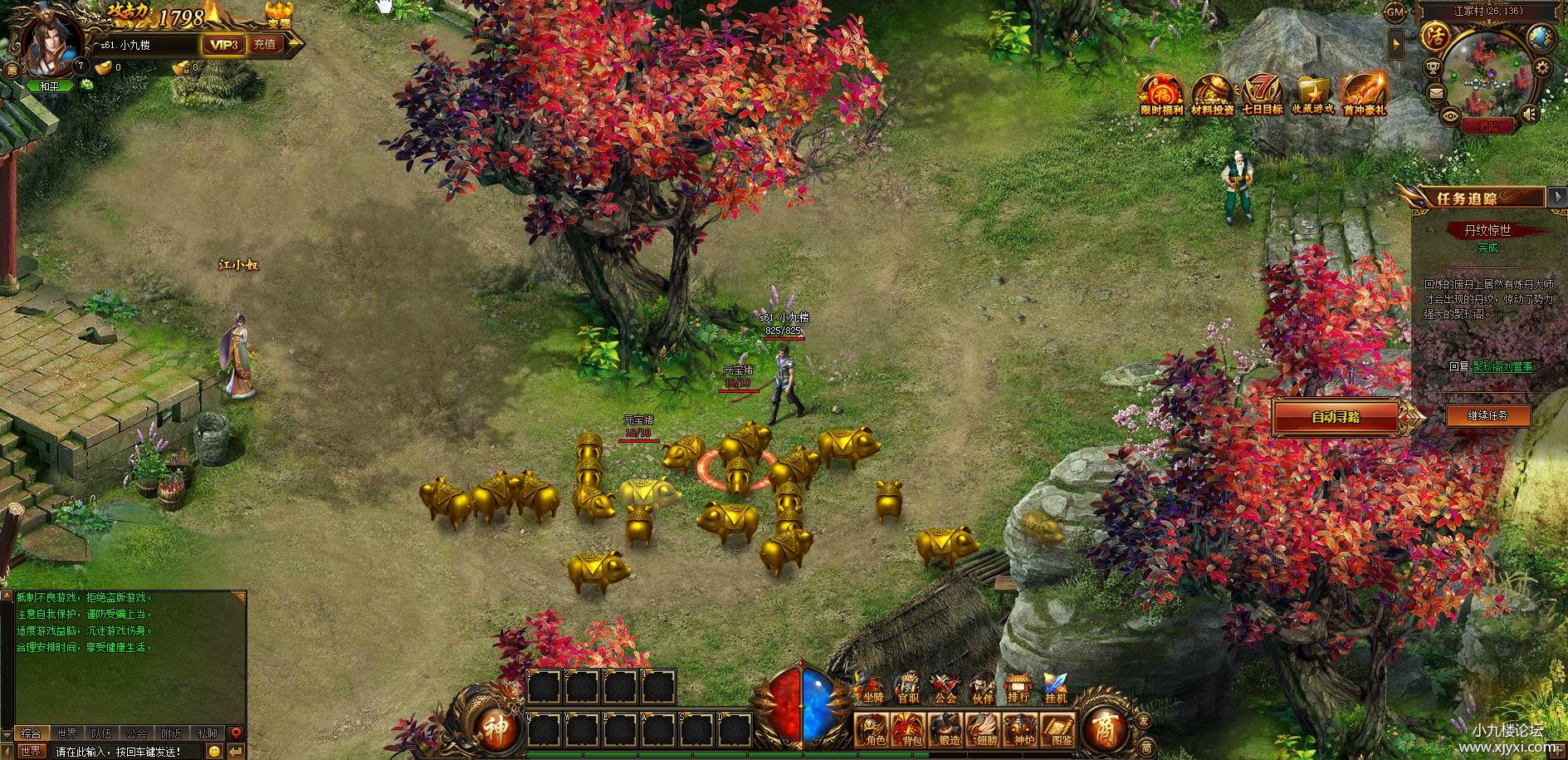Open the 坐骑 mount menu
The image size is (1568, 760).
872,688
